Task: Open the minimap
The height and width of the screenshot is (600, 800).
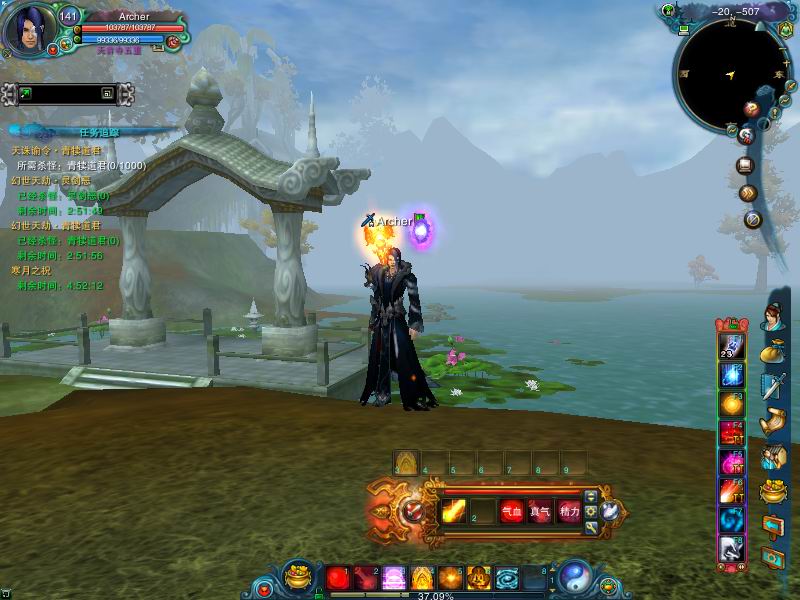Action: pyautogui.click(x=729, y=76)
